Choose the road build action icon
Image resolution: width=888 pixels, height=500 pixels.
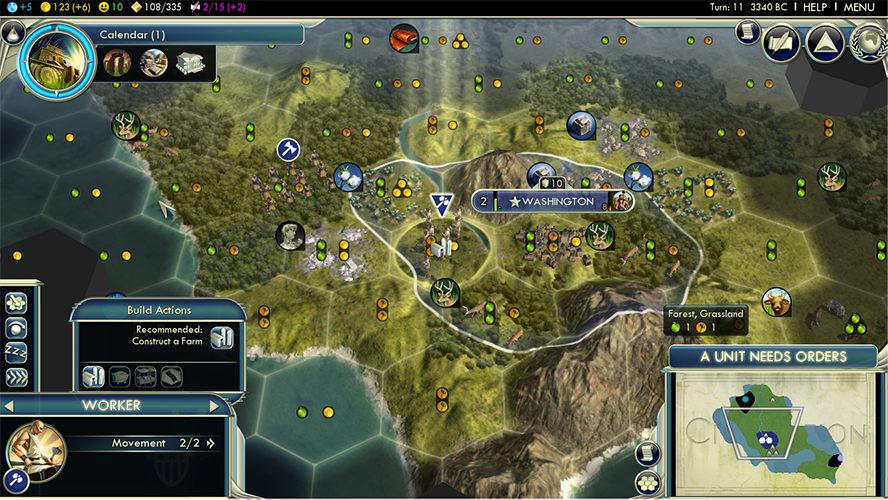tap(171, 376)
